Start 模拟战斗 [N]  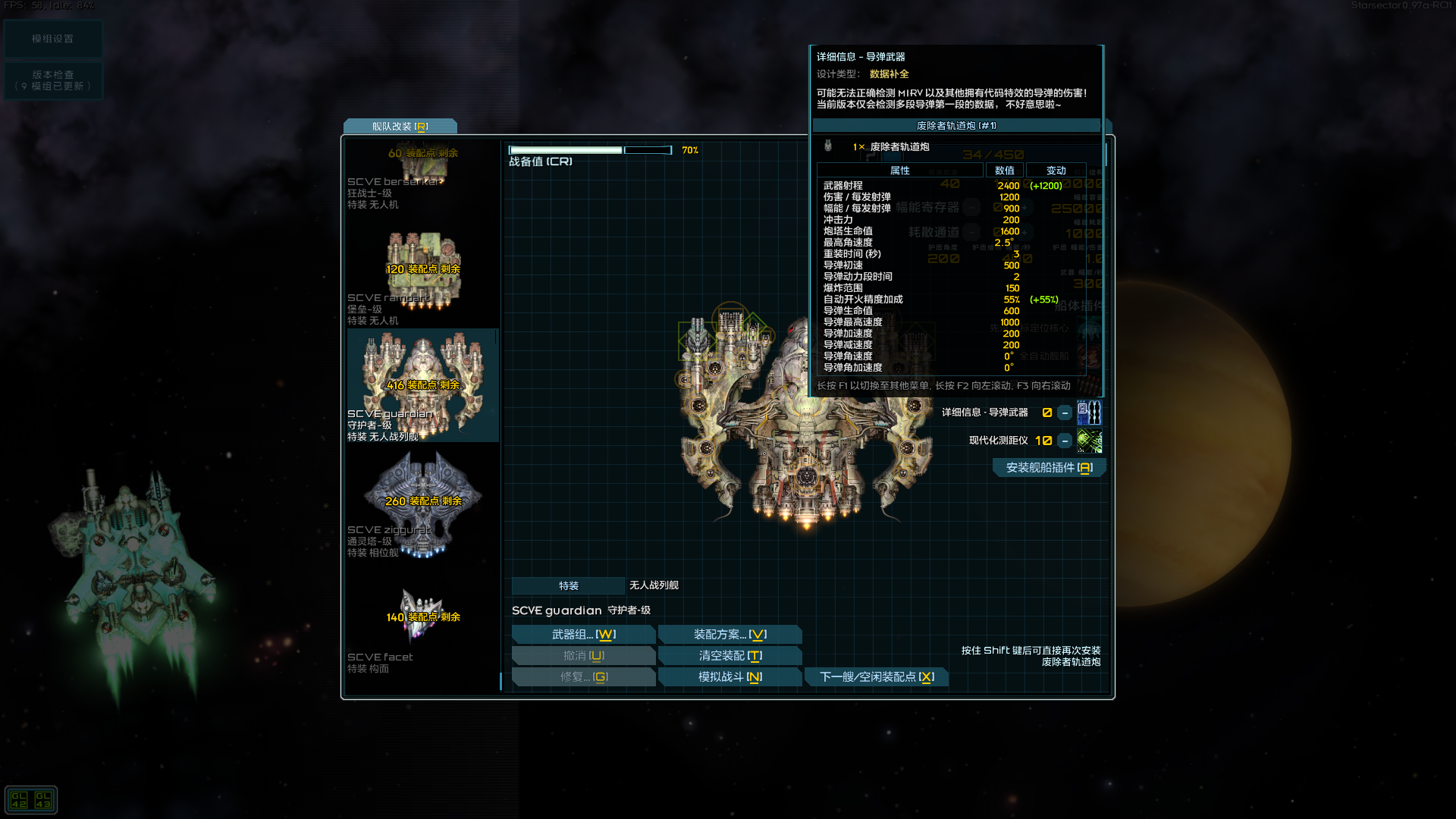point(730,676)
